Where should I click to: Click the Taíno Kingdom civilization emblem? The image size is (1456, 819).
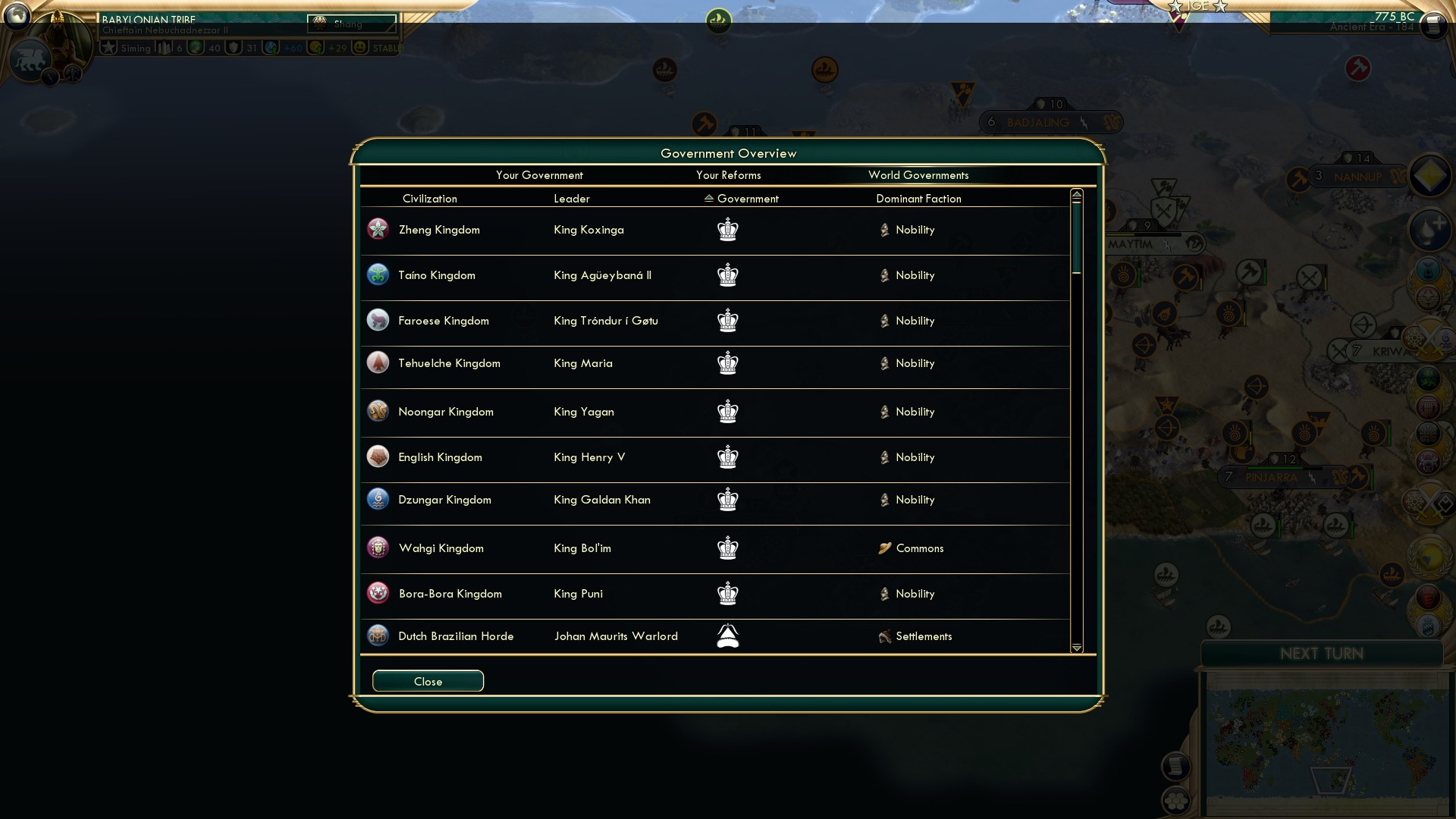tap(378, 275)
